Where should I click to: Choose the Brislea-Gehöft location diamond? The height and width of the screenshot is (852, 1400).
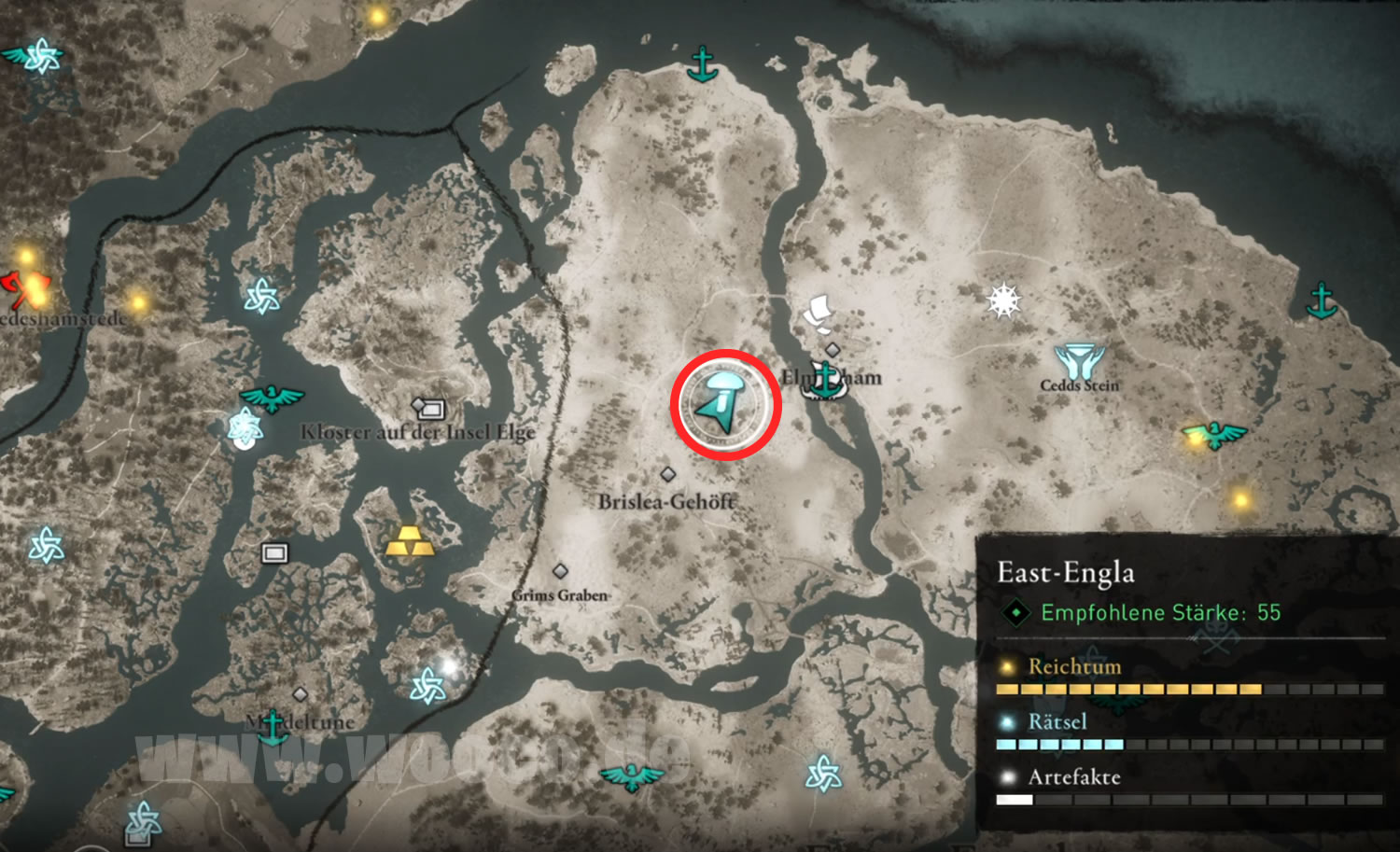(x=667, y=474)
